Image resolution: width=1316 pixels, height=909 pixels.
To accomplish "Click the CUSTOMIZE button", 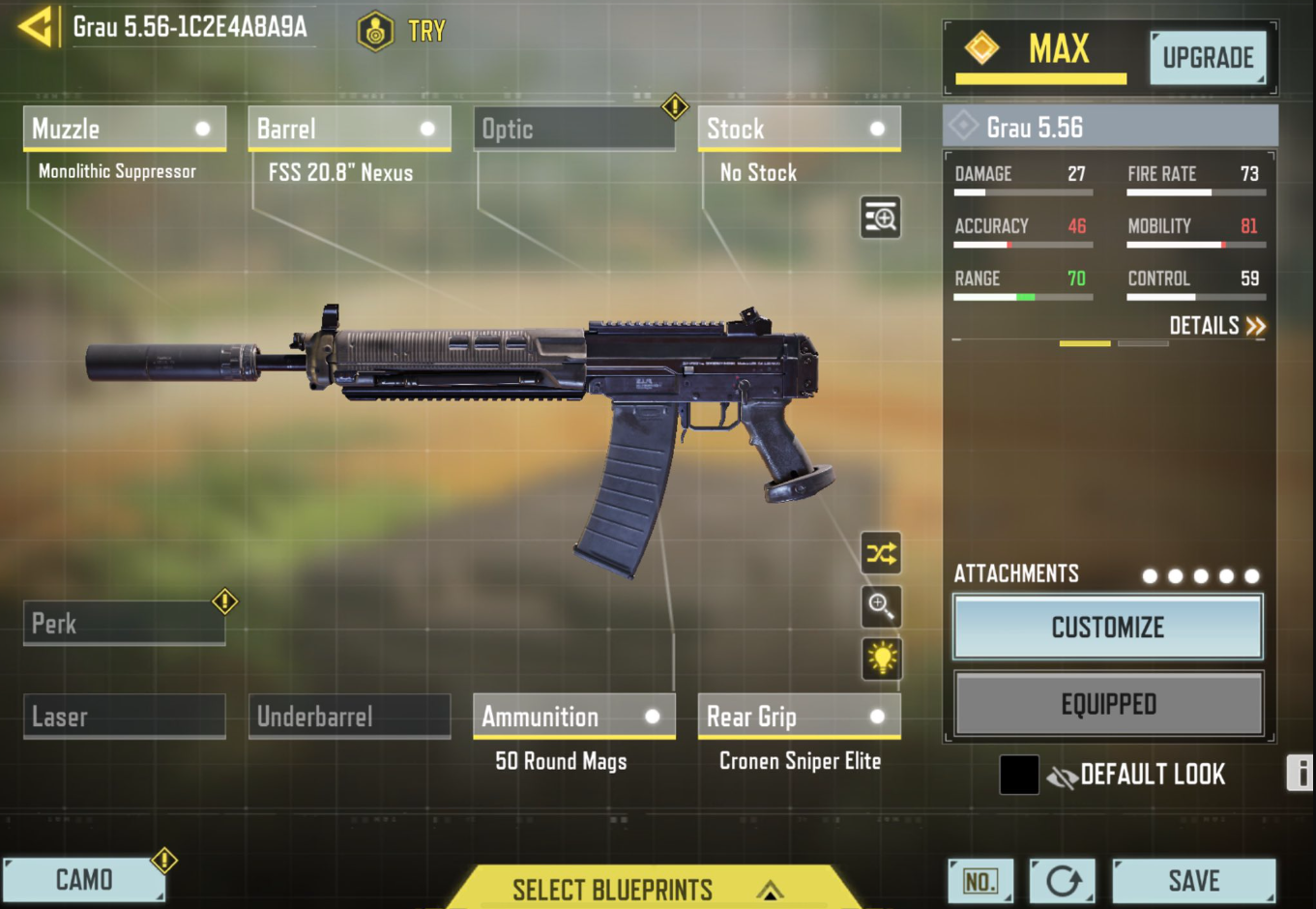I will pyautogui.click(x=1108, y=628).
